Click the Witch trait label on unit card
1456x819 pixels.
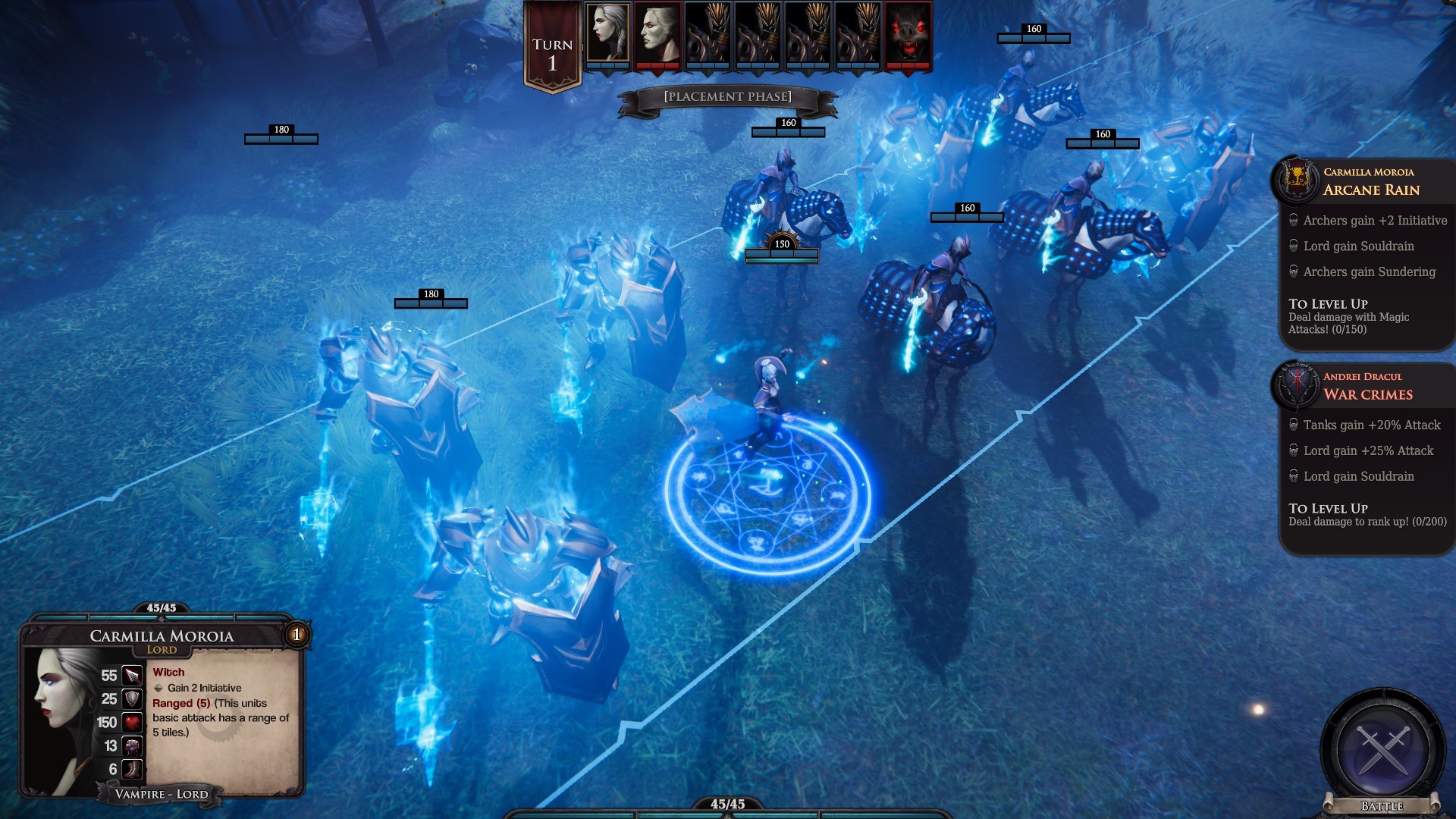pos(170,672)
